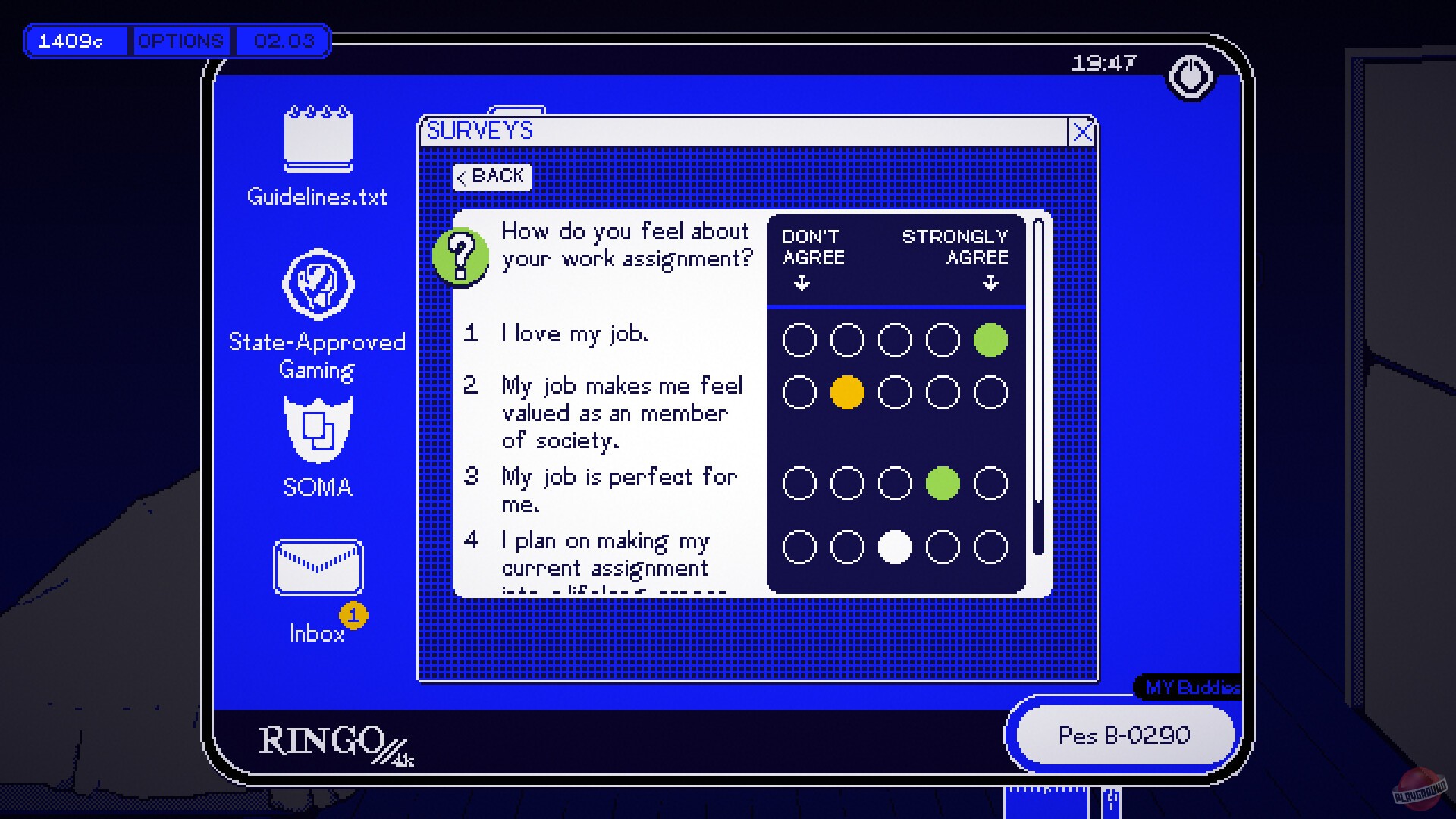This screenshot has height=819, width=1456.
Task: Open the Inbox envelope
Action: pos(318,567)
